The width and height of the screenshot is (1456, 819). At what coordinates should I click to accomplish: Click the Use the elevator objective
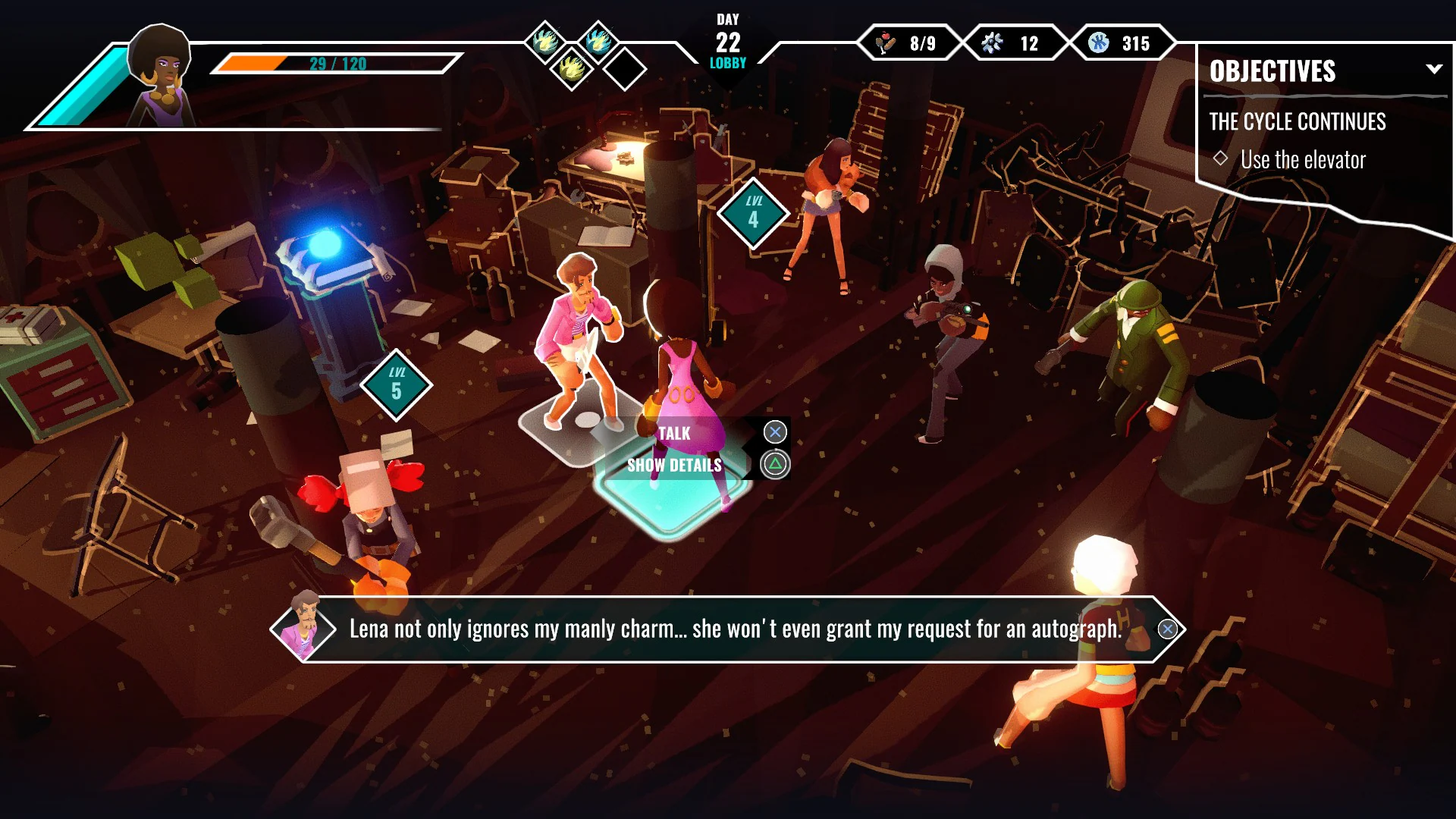[1301, 160]
